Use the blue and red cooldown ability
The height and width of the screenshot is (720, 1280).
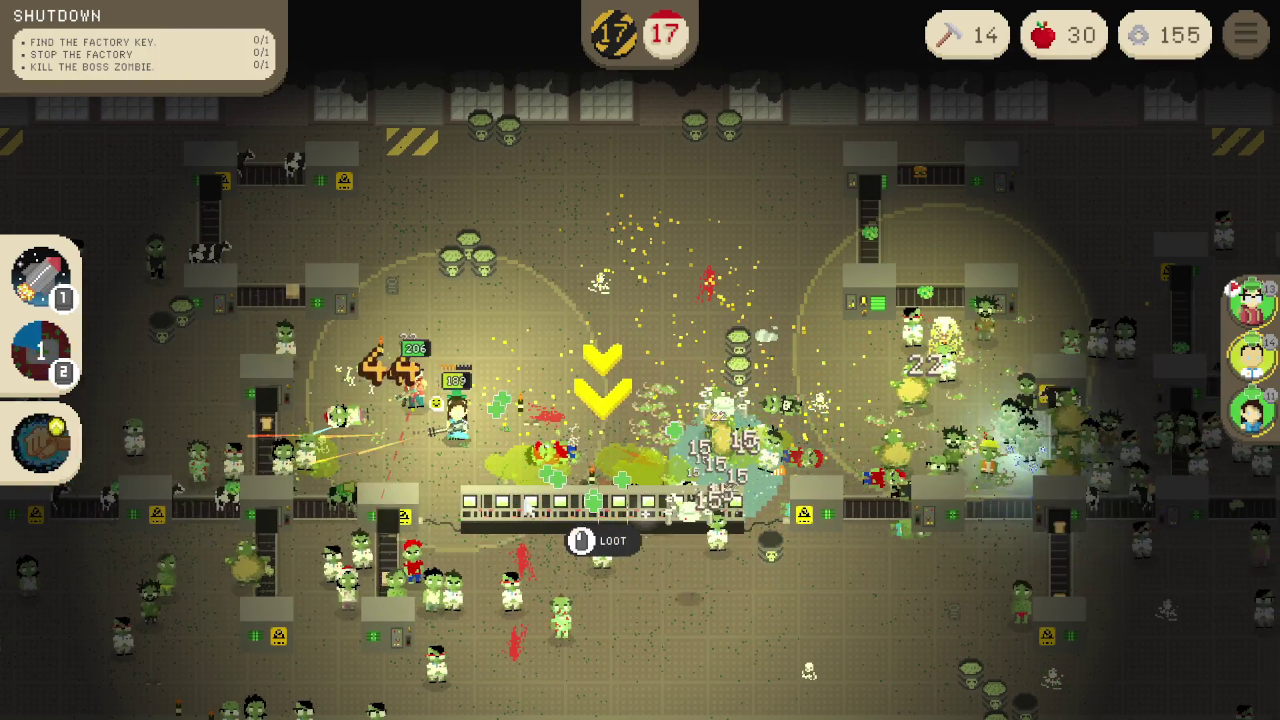tap(41, 352)
